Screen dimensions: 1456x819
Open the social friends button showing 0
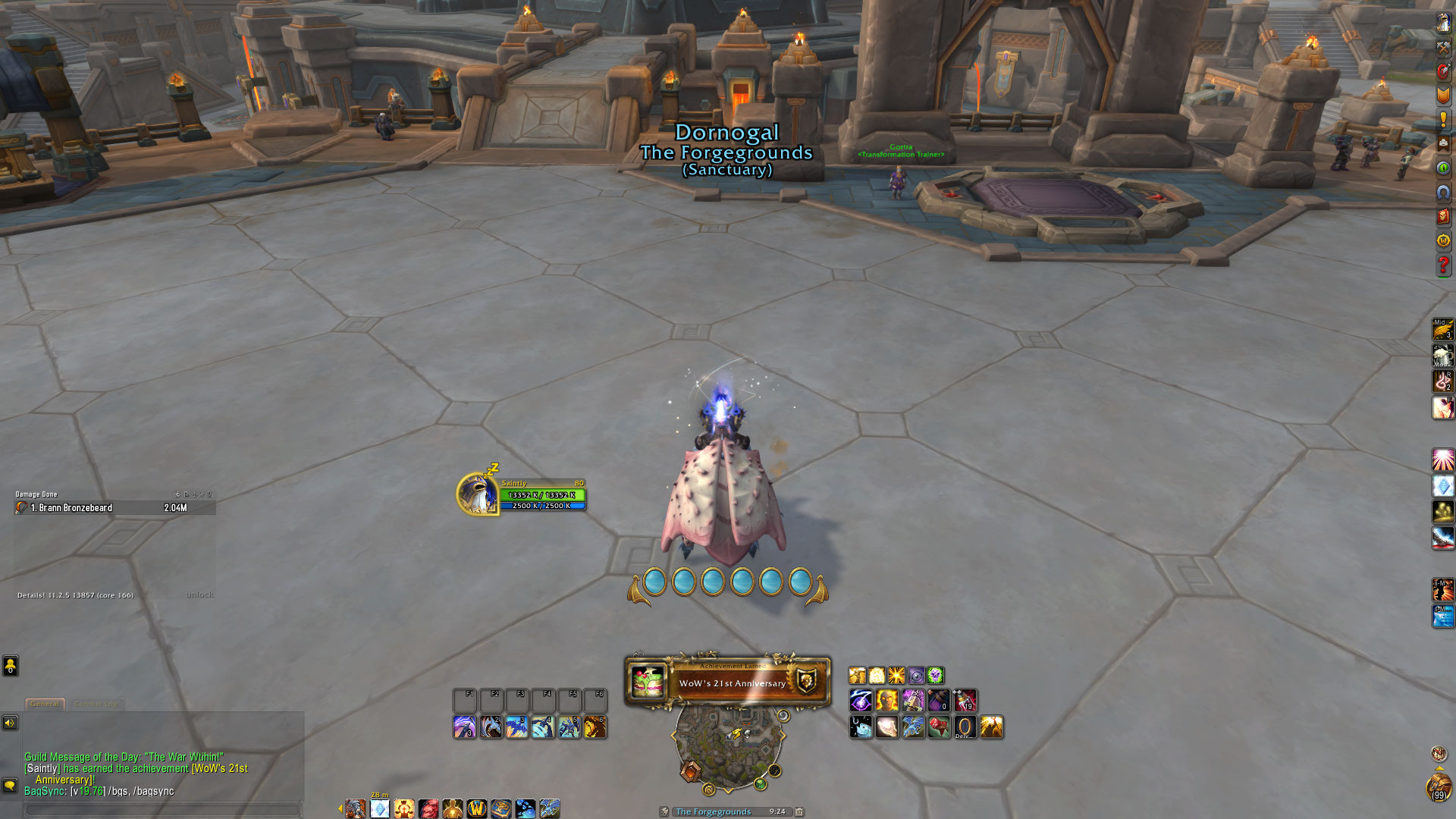point(10,666)
